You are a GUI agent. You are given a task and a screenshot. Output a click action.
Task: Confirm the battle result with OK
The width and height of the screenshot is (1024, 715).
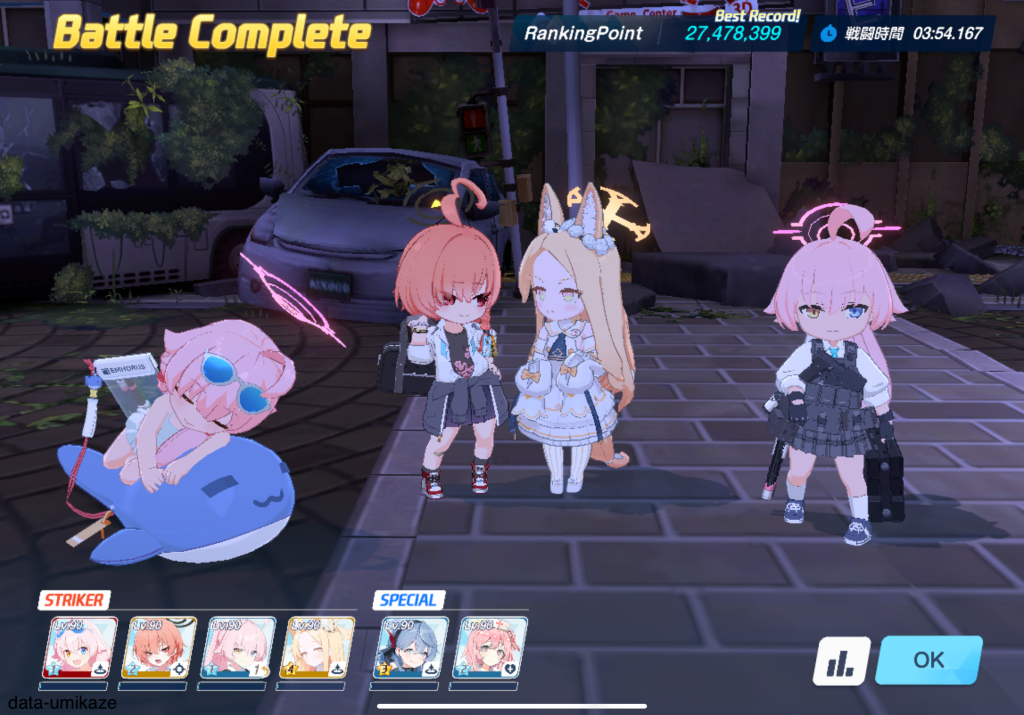tap(928, 660)
